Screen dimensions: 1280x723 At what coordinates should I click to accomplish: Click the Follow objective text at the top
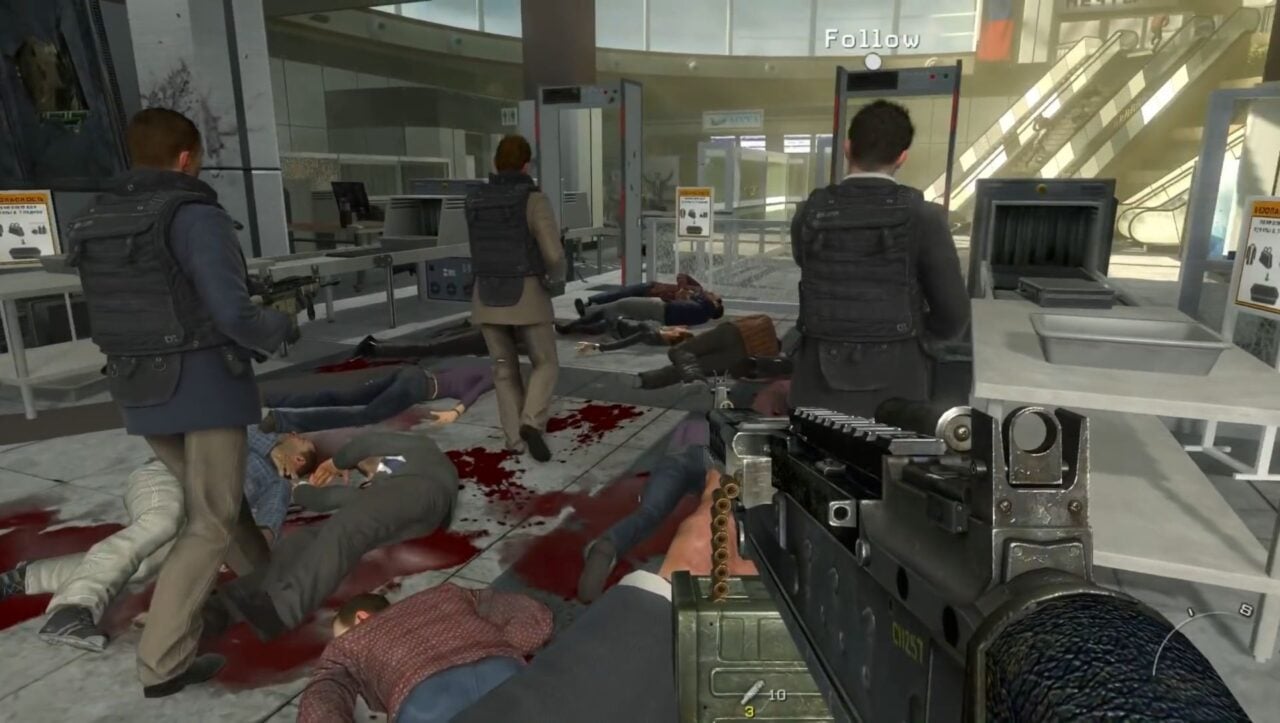click(872, 37)
